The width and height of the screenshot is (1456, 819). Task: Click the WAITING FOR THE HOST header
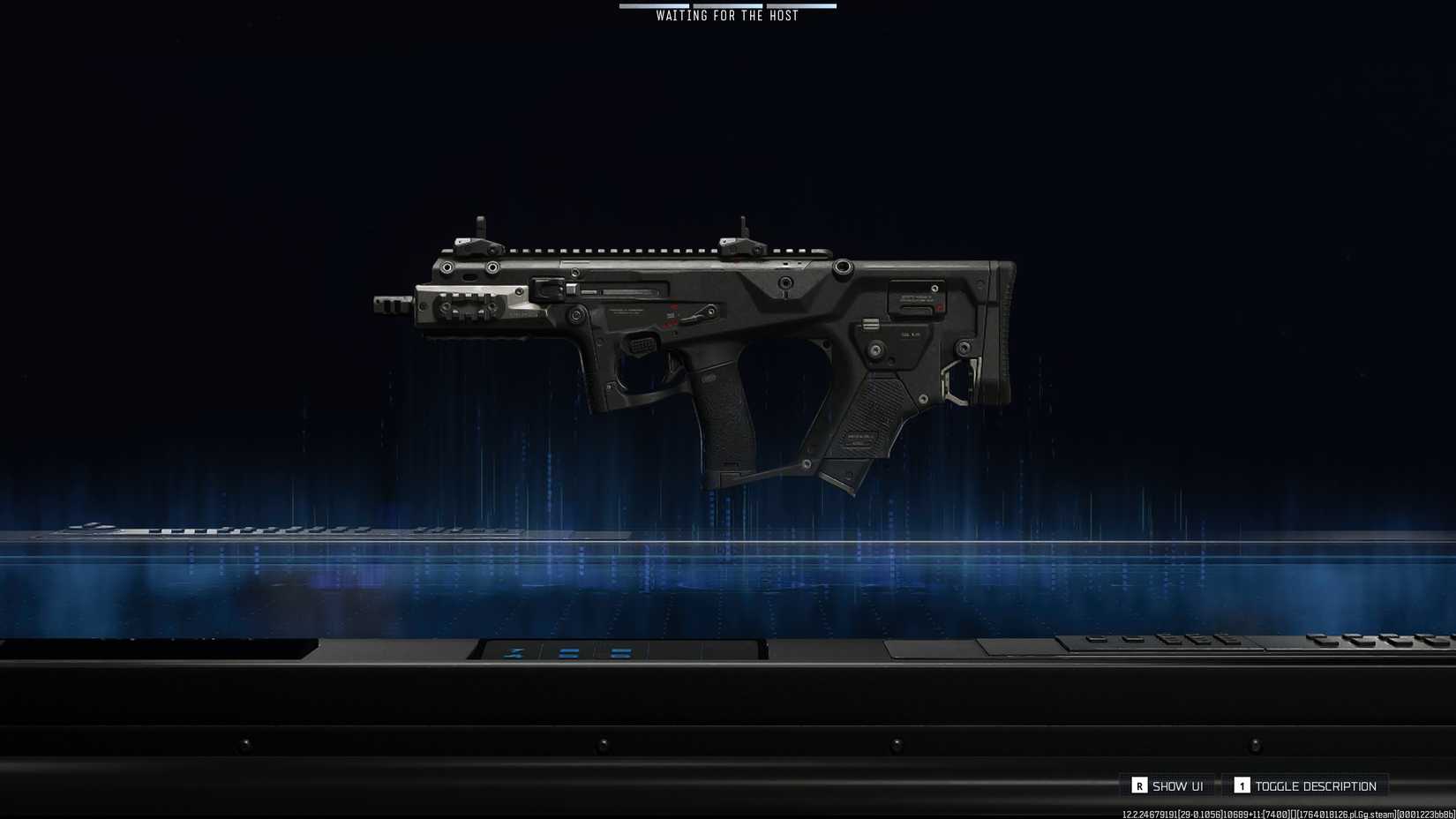725,15
